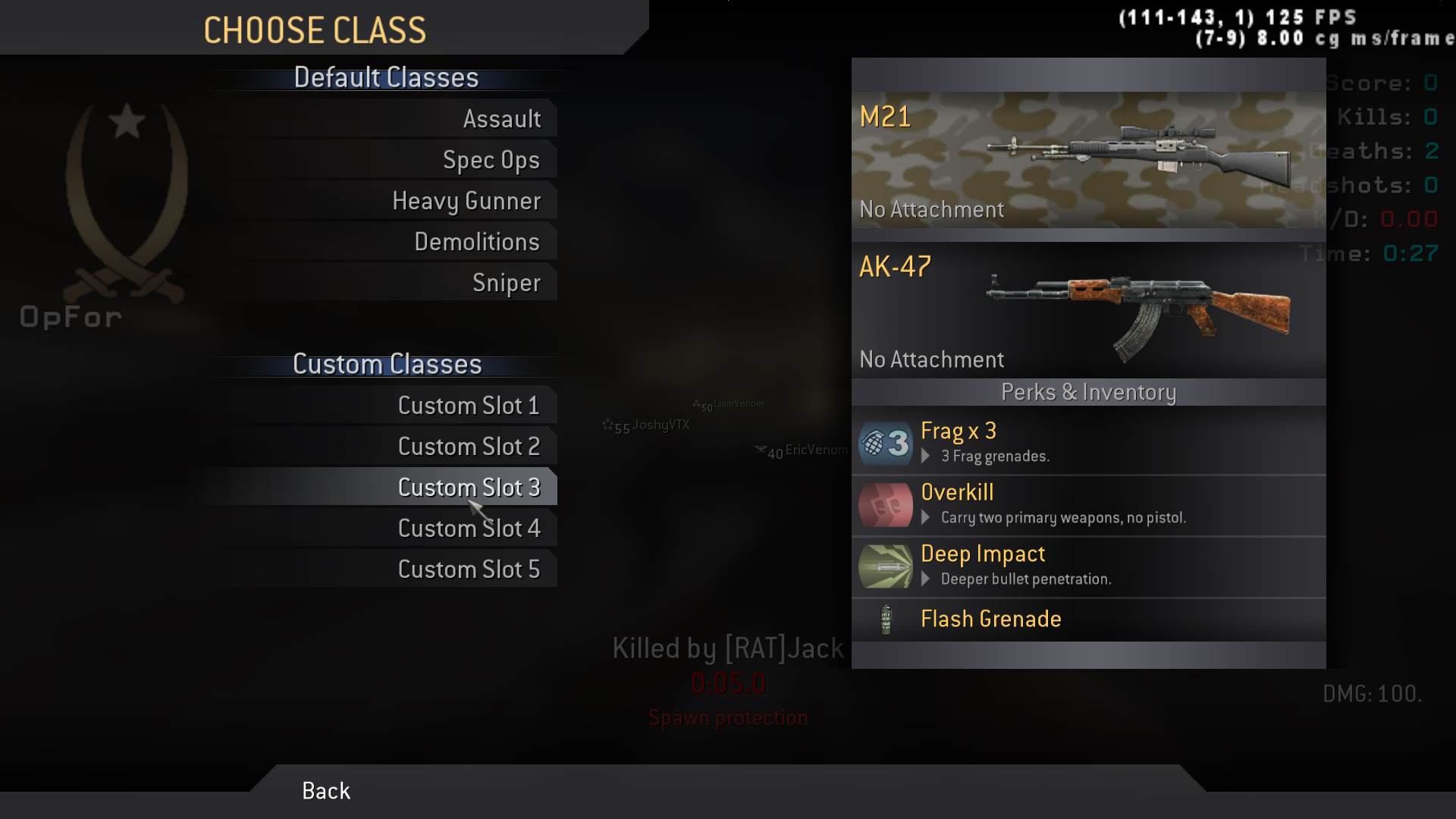This screenshot has height=819, width=1456.
Task: Choose the Sniper default class
Action: point(506,283)
